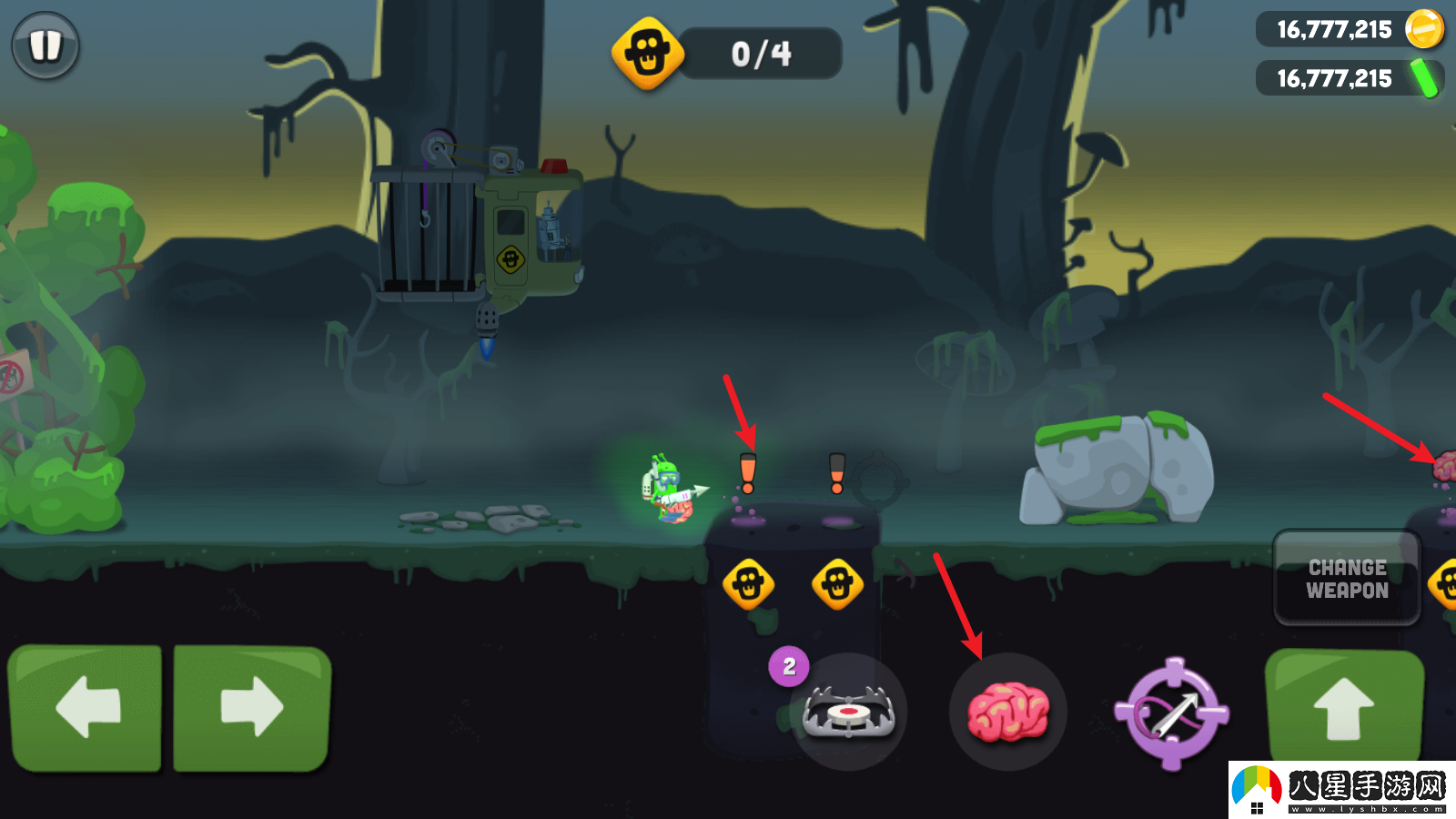Pause the game
Viewport: 1456px width, 819px height.
[45, 45]
